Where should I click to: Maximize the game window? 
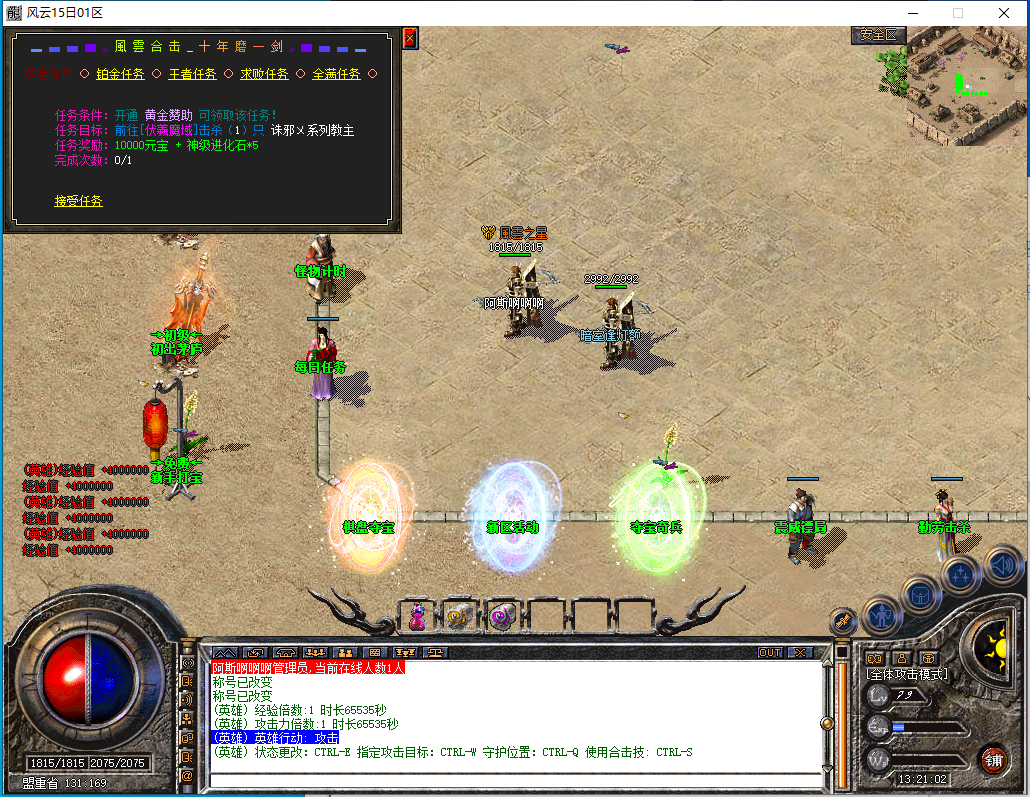957,13
